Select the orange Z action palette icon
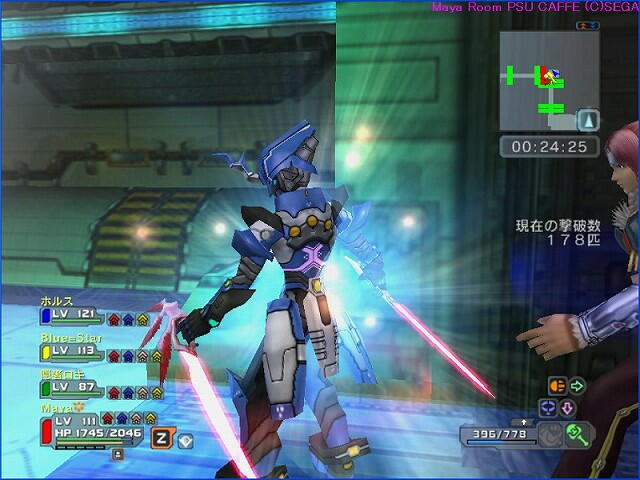The width and height of the screenshot is (640, 480). (x=161, y=437)
